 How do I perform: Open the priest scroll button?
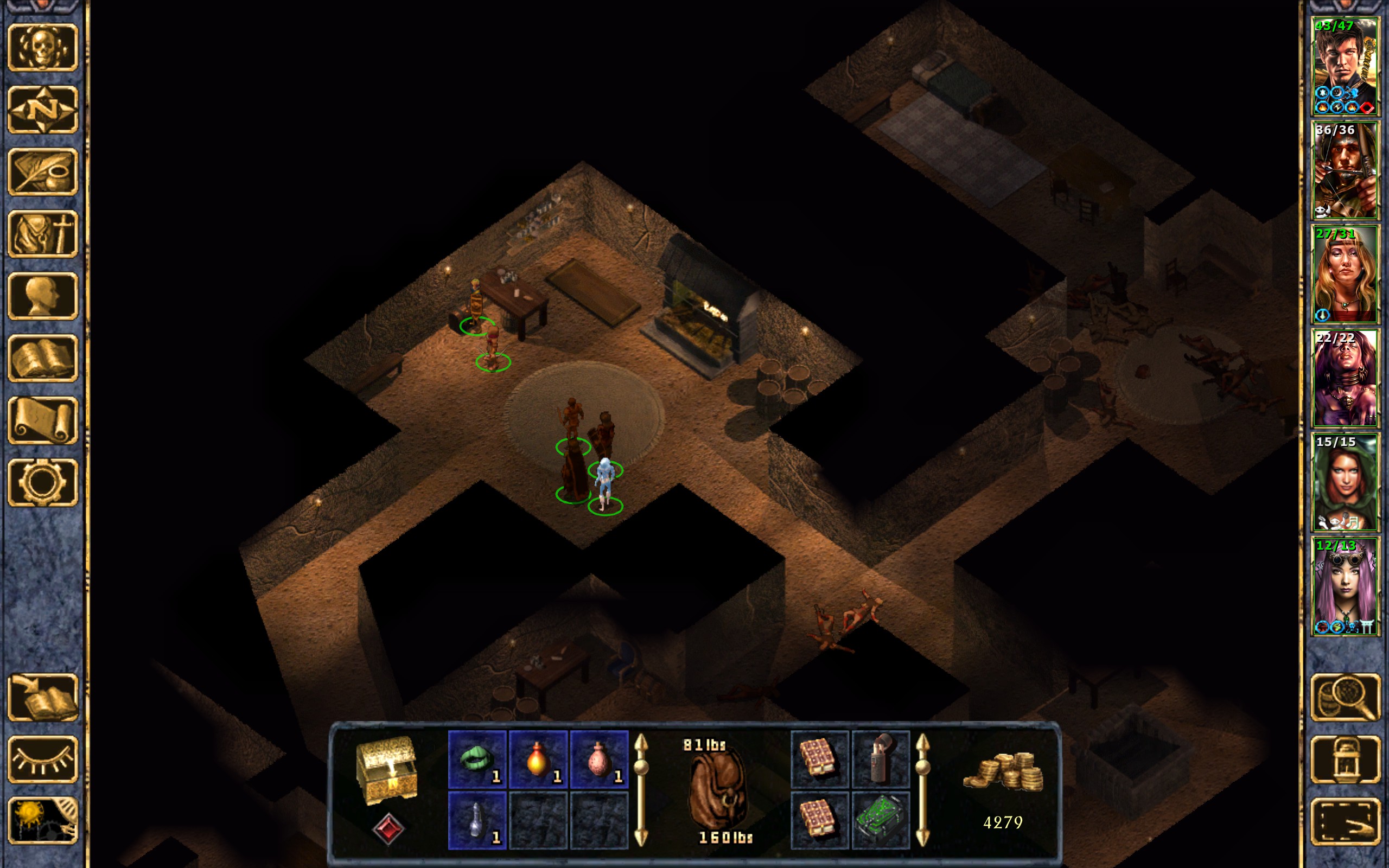(x=42, y=420)
